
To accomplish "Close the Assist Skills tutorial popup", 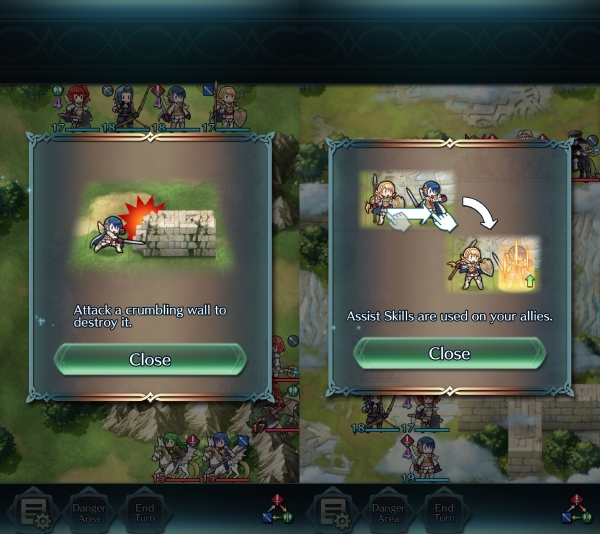I will click(449, 353).
